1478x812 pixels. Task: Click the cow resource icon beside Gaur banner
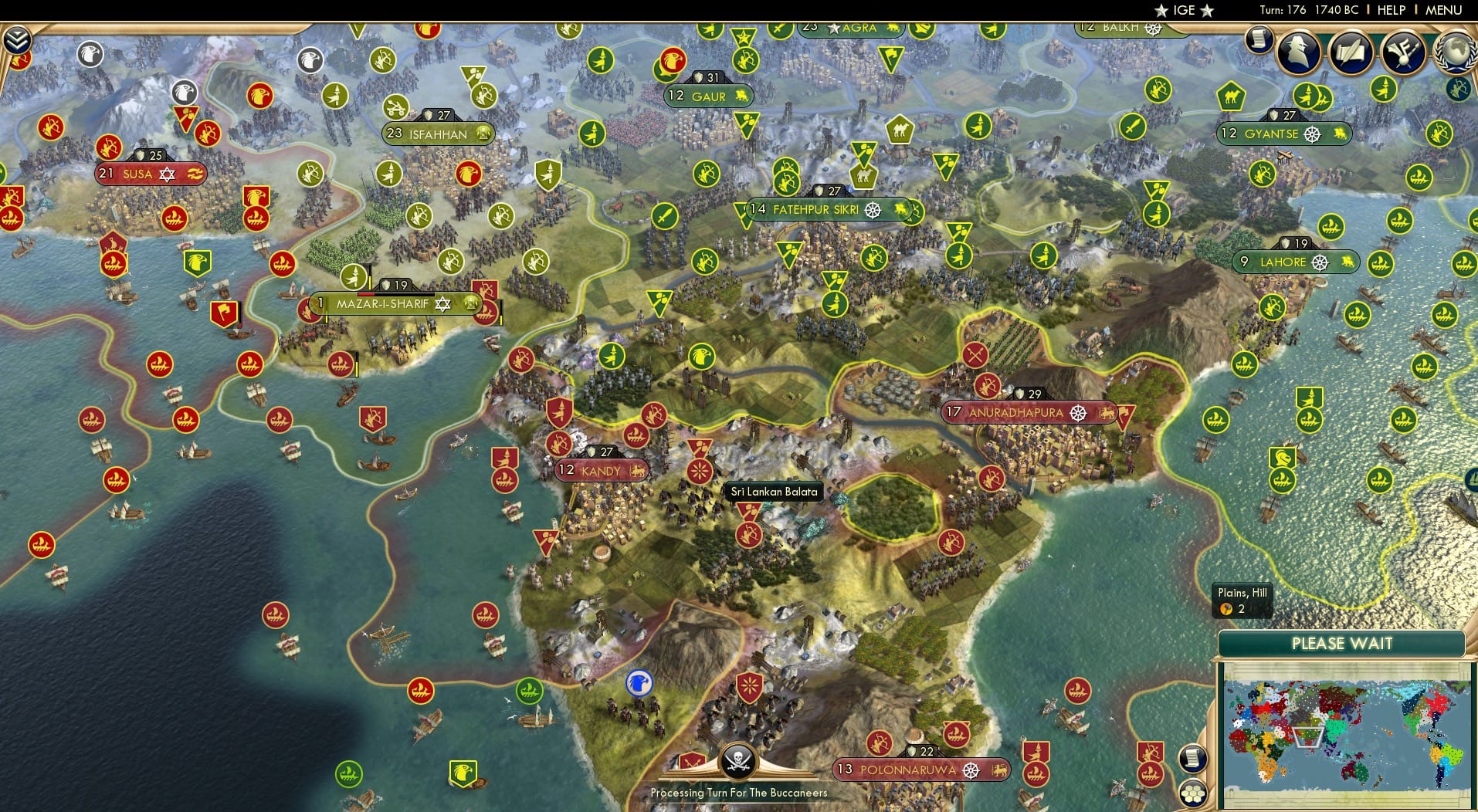click(742, 96)
